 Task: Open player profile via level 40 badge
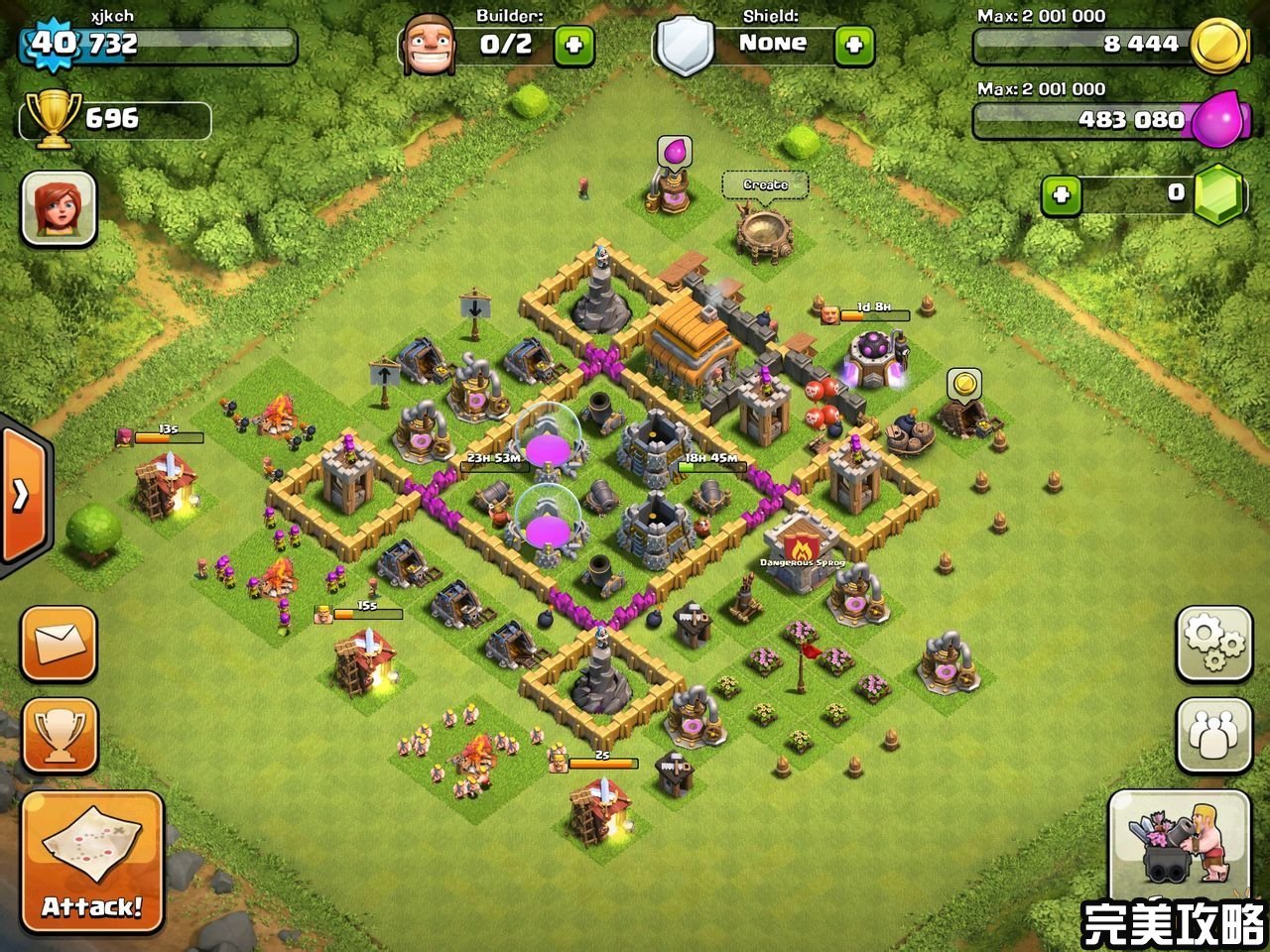52,44
